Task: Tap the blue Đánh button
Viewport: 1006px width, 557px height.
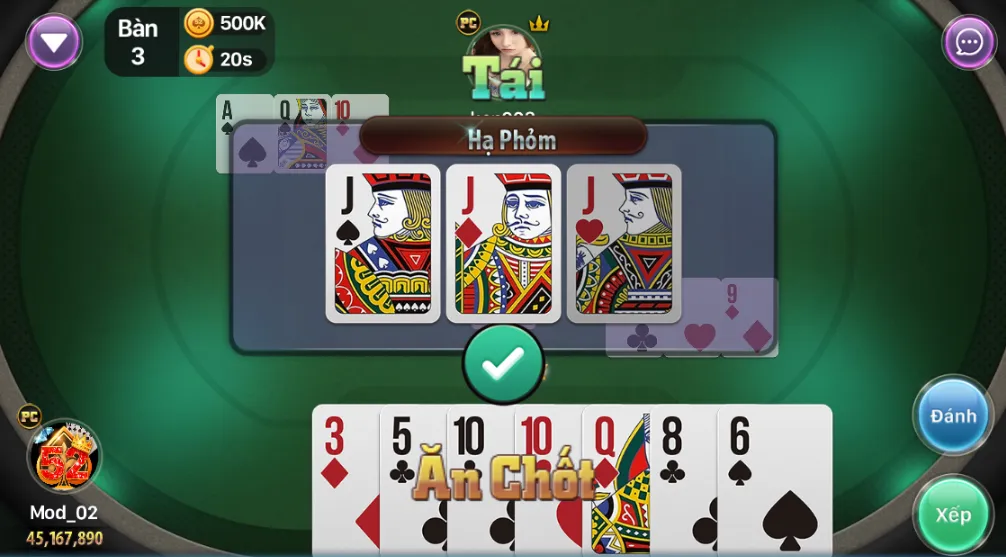Action: click(952, 415)
